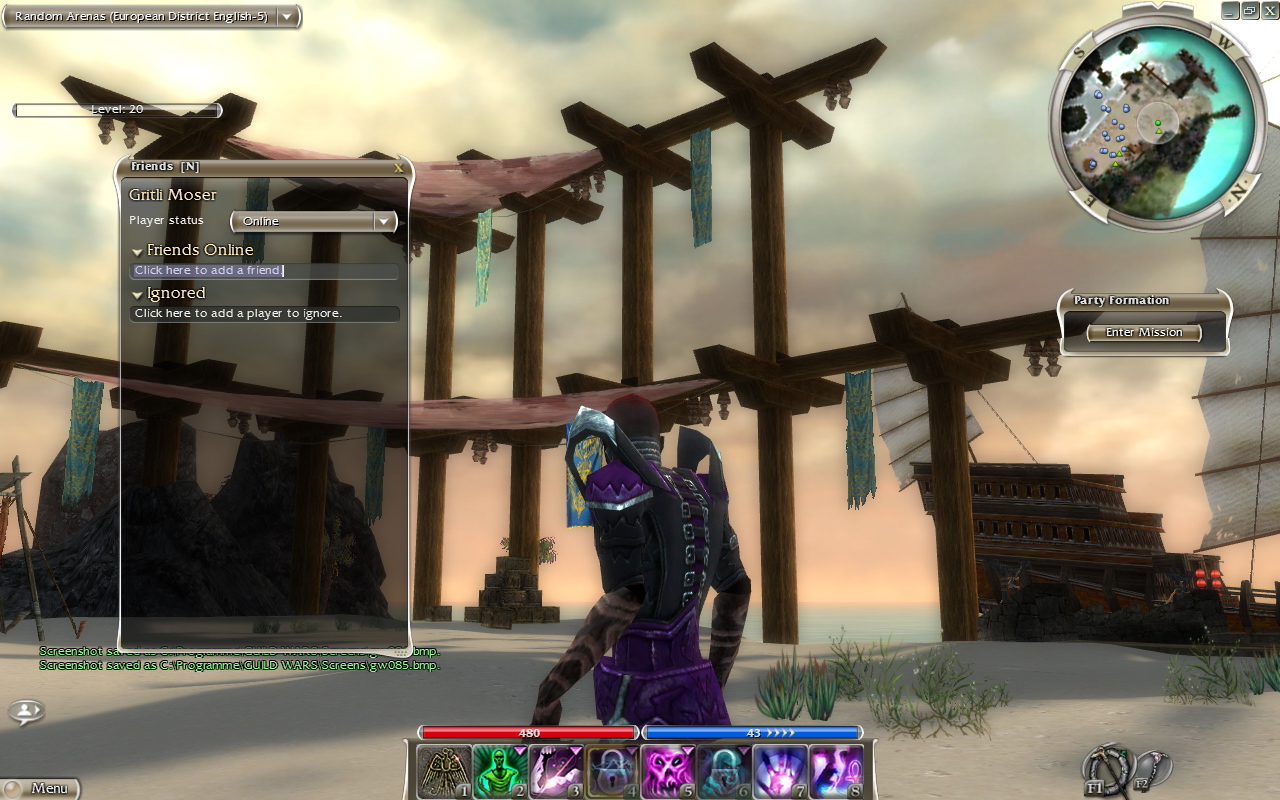This screenshot has width=1280, height=800.
Task: Collapse the Ignored section
Action: pyautogui.click(x=137, y=295)
